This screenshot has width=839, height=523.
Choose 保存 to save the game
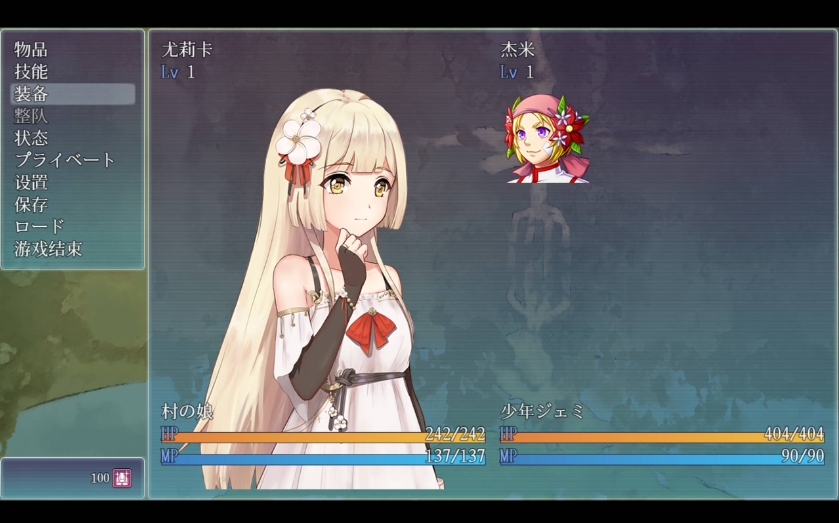pyautogui.click(x=32, y=204)
